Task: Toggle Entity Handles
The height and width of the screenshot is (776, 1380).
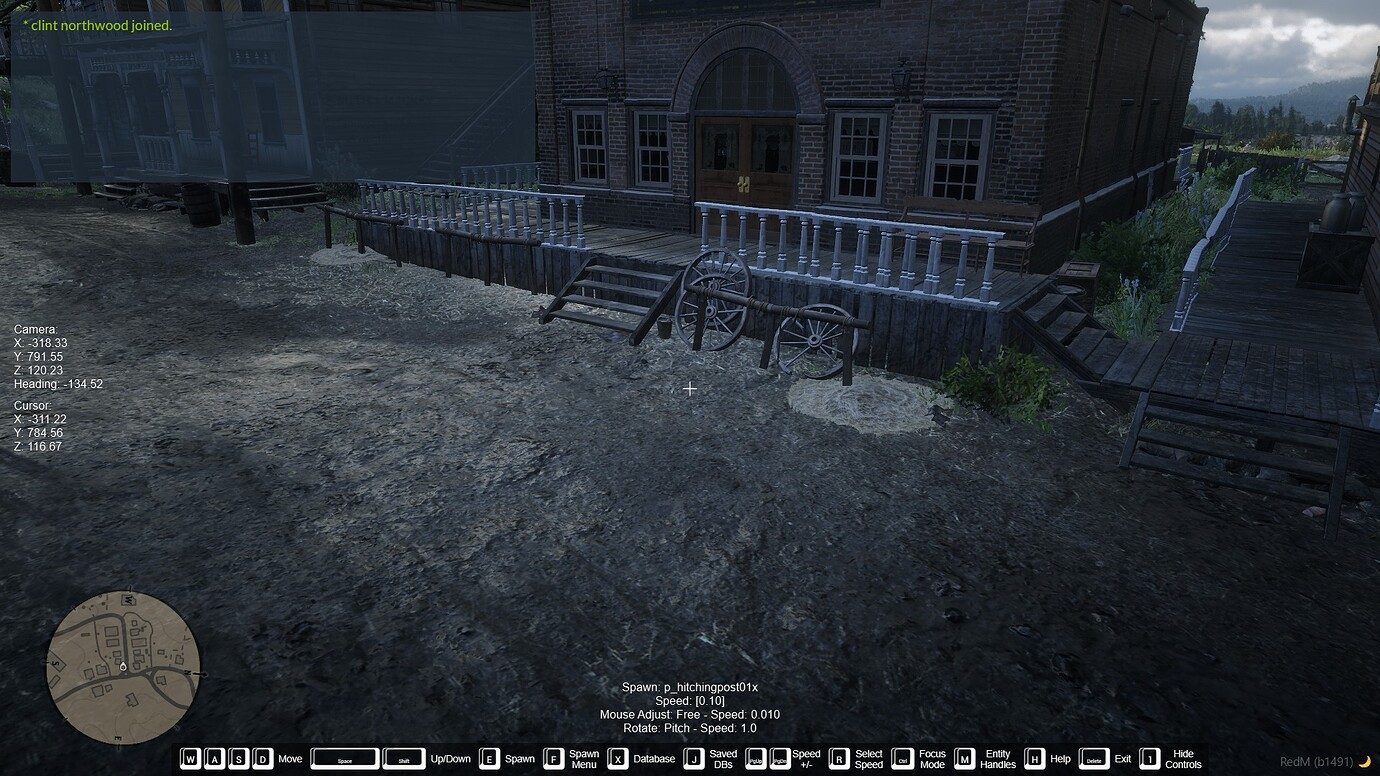Action: coord(967,758)
